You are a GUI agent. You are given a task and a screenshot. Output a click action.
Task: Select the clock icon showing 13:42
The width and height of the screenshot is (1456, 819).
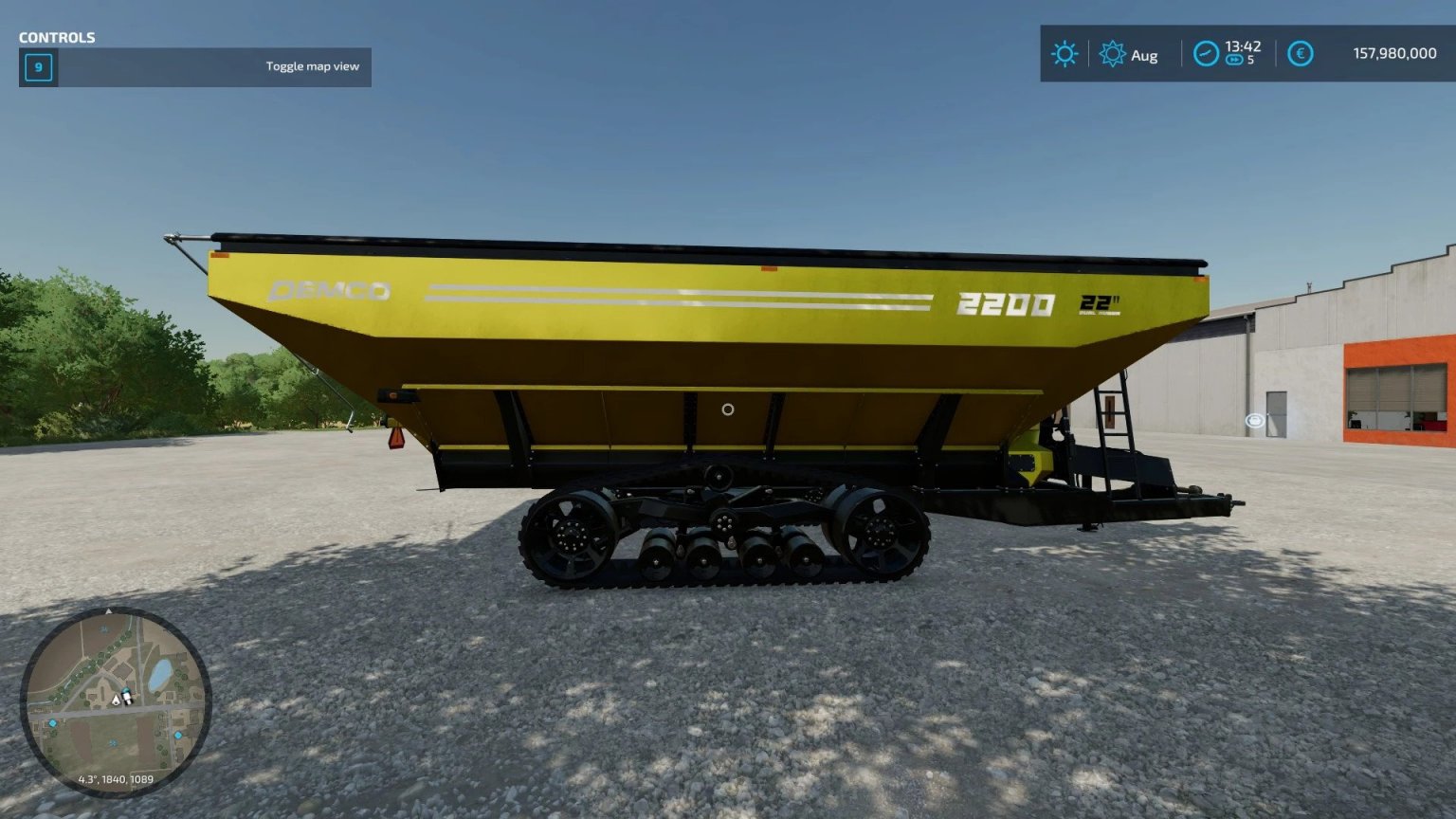[x=1207, y=52]
